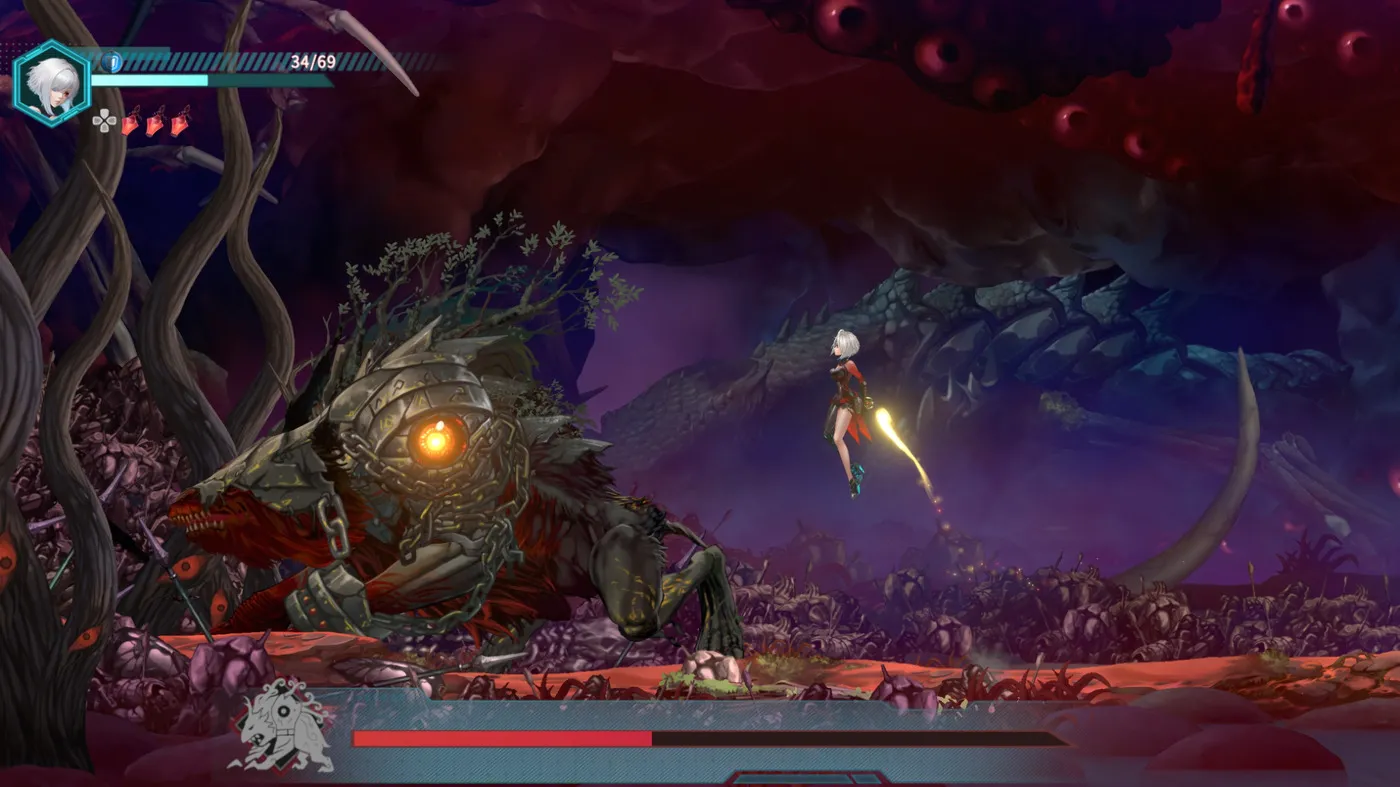1400x787 pixels.
Task: Click the white-haired heroine portrait
Action: [50, 84]
